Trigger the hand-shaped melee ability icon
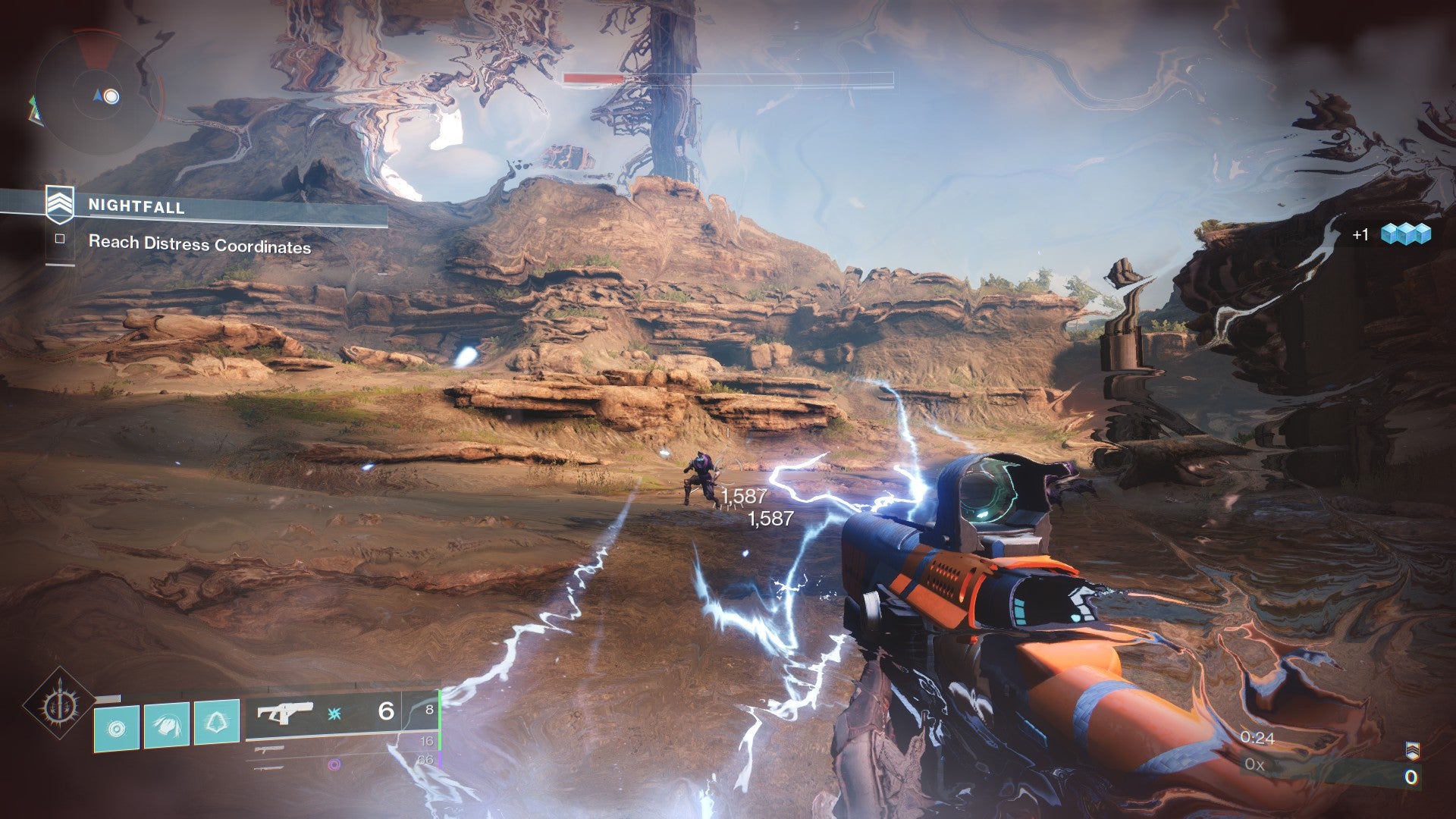 coord(167,725)
